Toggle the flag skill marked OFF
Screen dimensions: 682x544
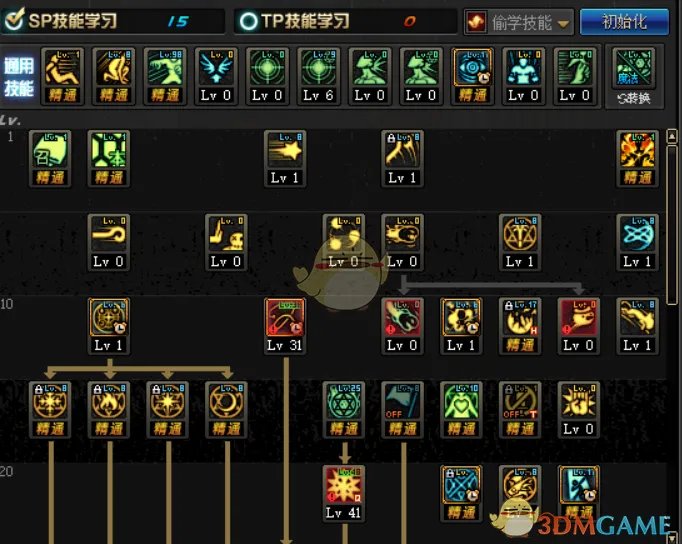tap(402, 403)
